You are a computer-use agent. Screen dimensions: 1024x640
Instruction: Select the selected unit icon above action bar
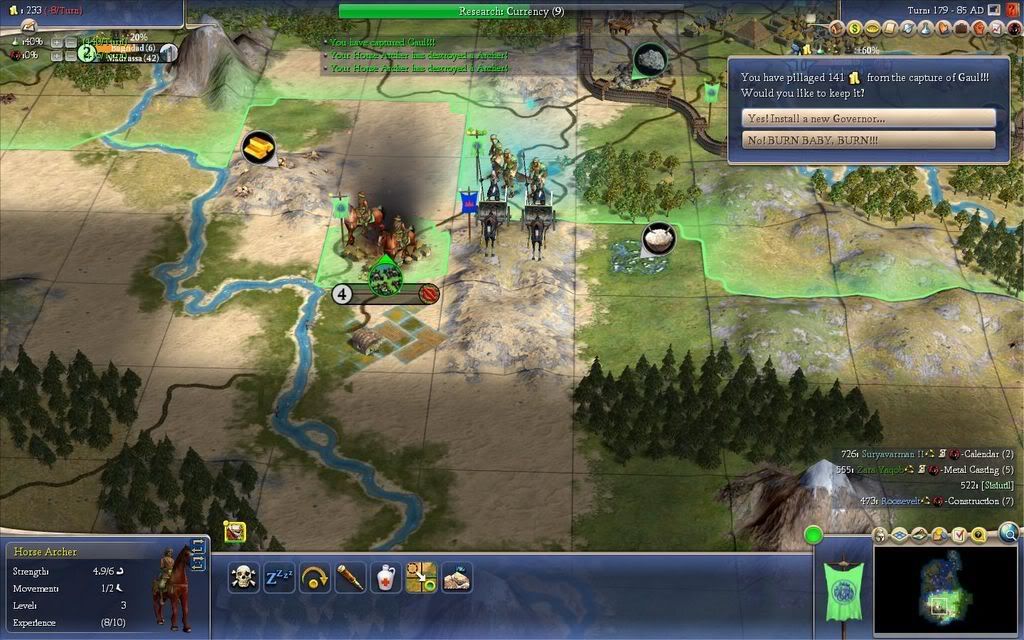tap(235, 532)
